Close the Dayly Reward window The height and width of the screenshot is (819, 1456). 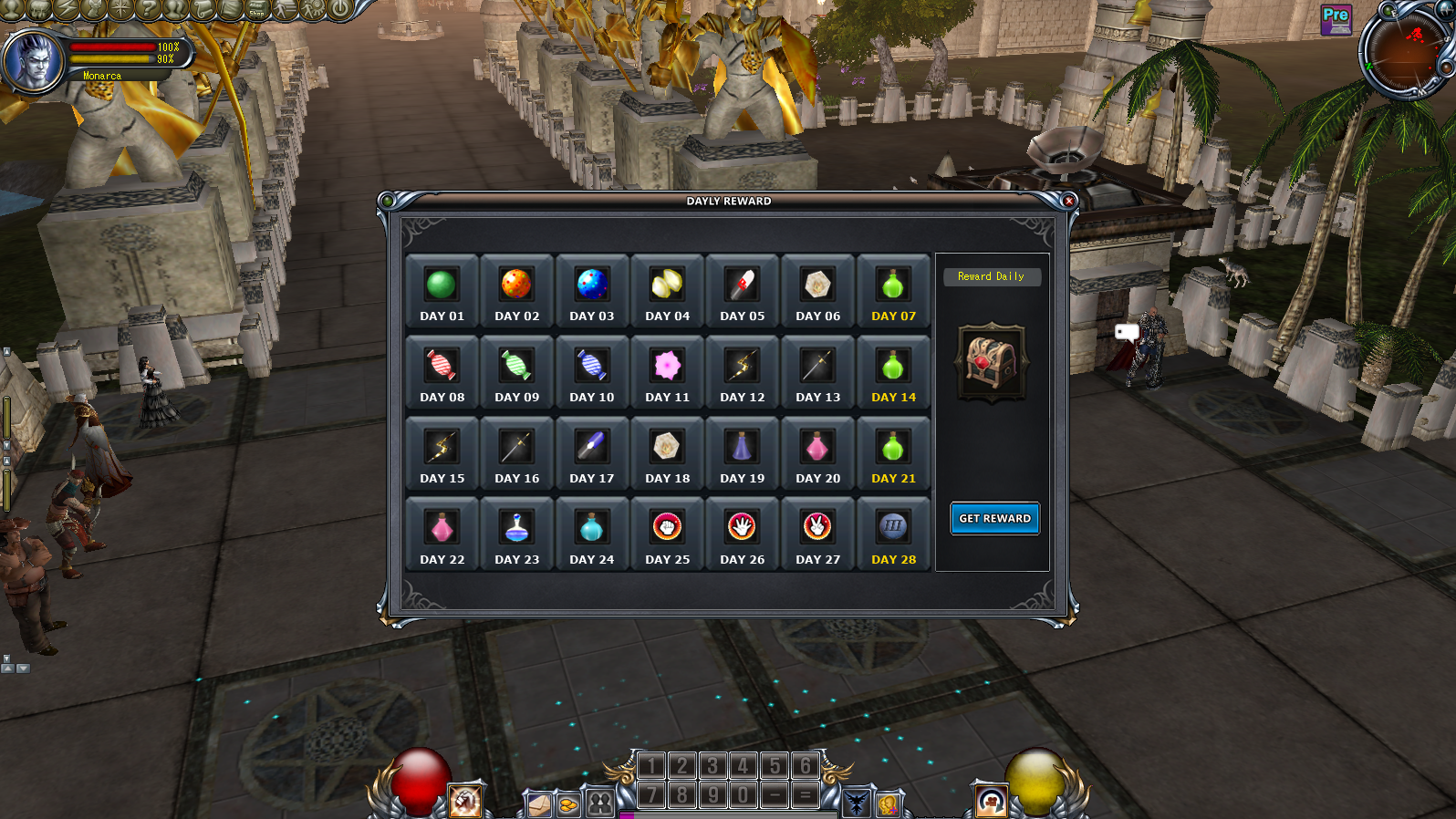coord(1069,201)
